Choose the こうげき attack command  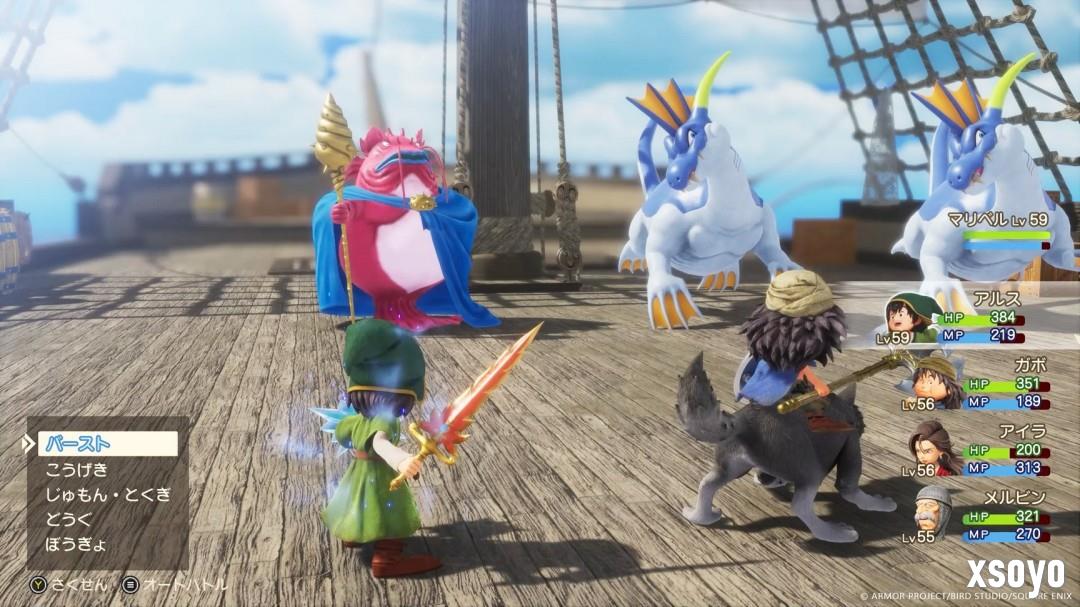coord(77,469)
